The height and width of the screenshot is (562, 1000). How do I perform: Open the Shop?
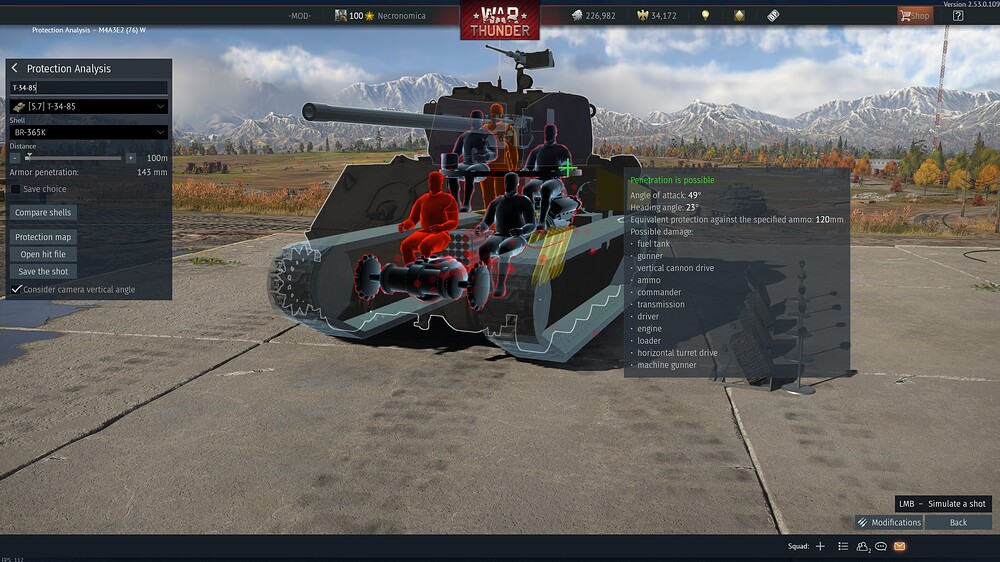tap(914, 15)
